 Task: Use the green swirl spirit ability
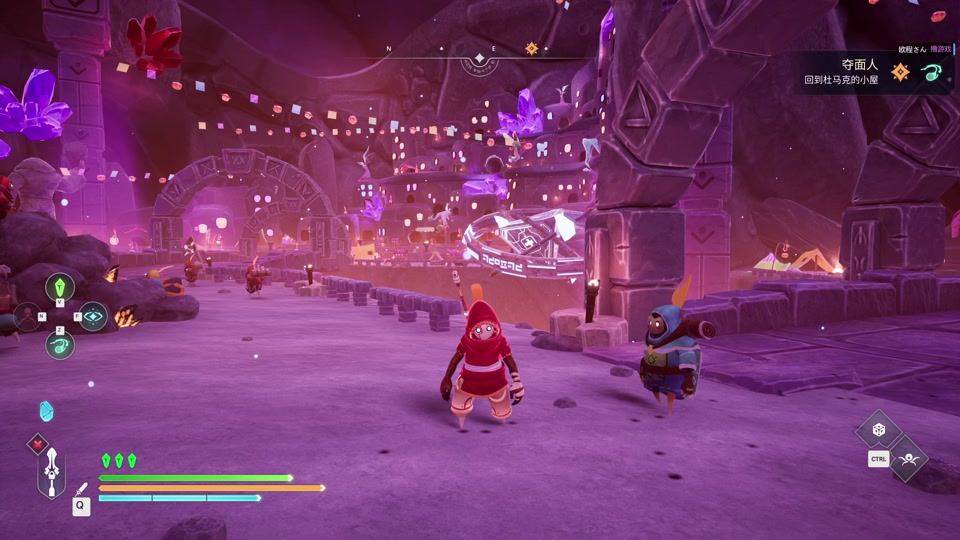[x=60, y=346]
